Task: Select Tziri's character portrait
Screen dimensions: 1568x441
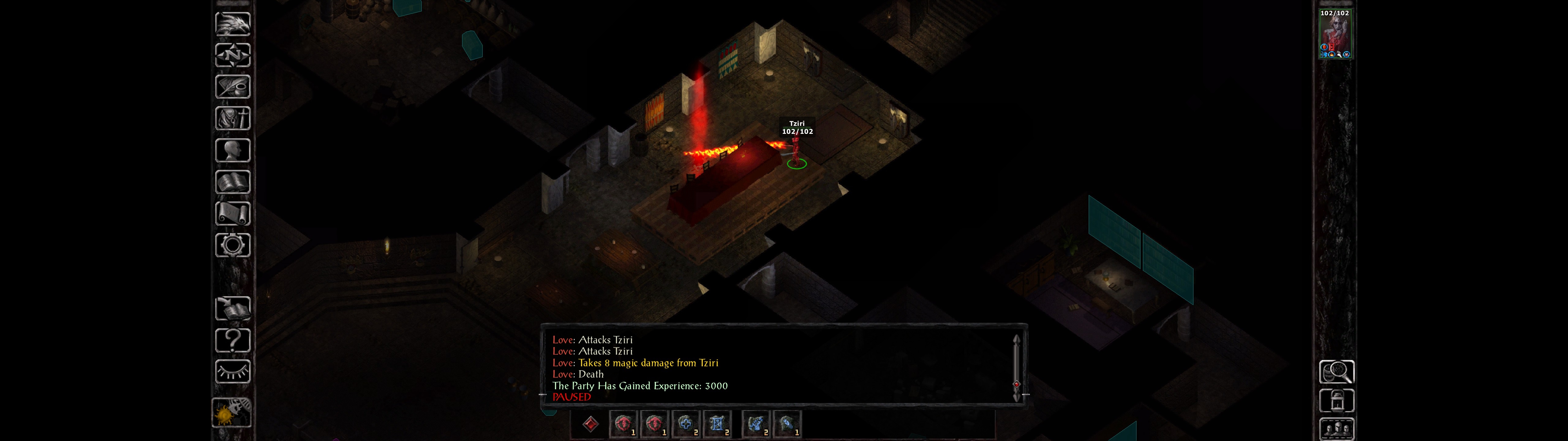Action: pyautogui.click(x=1334, y=34)
